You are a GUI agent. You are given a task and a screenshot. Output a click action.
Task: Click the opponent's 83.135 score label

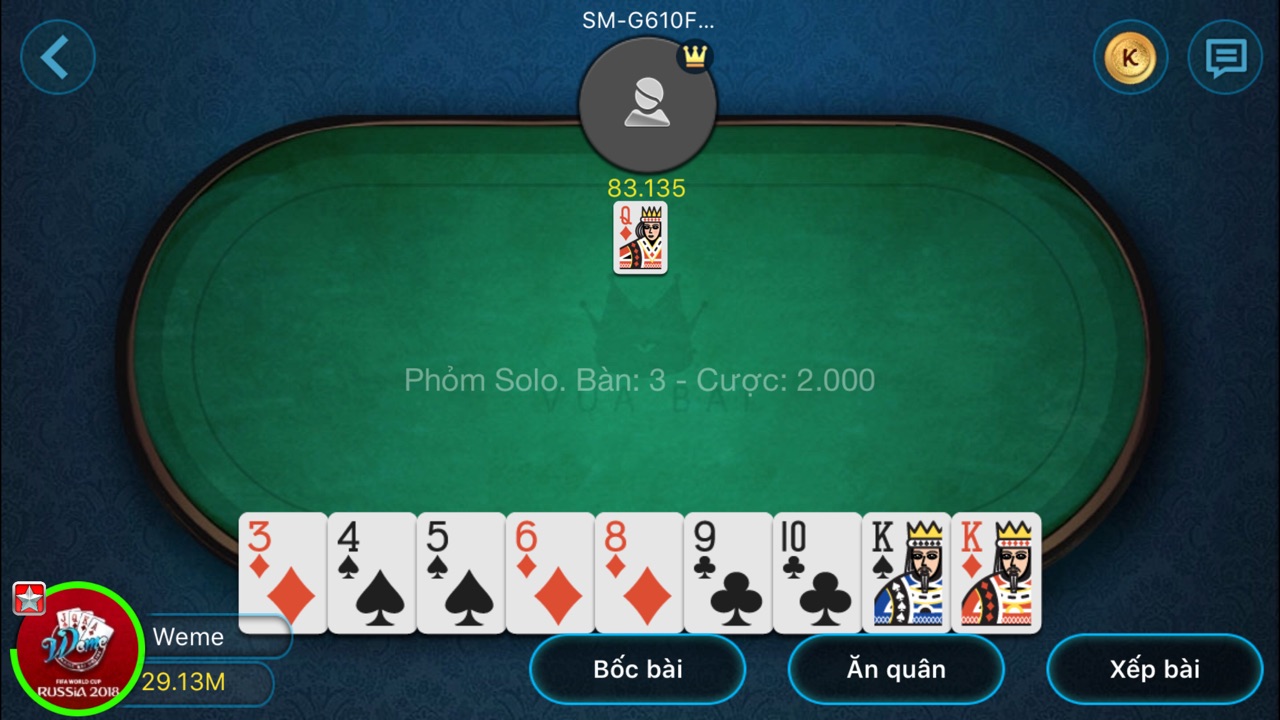[x=647, y=188]
